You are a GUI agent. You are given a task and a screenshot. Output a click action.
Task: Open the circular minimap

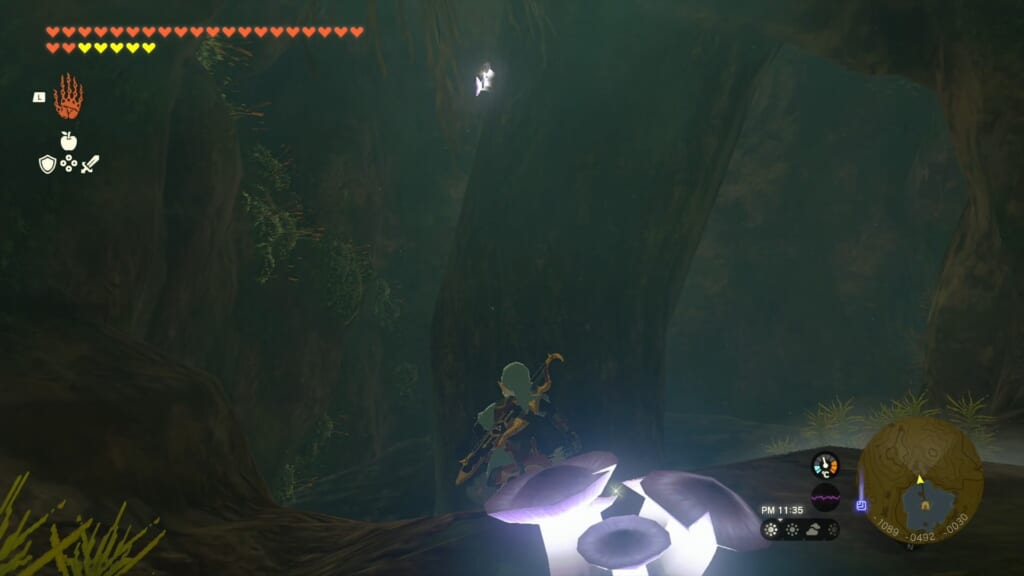click(920, 480)
